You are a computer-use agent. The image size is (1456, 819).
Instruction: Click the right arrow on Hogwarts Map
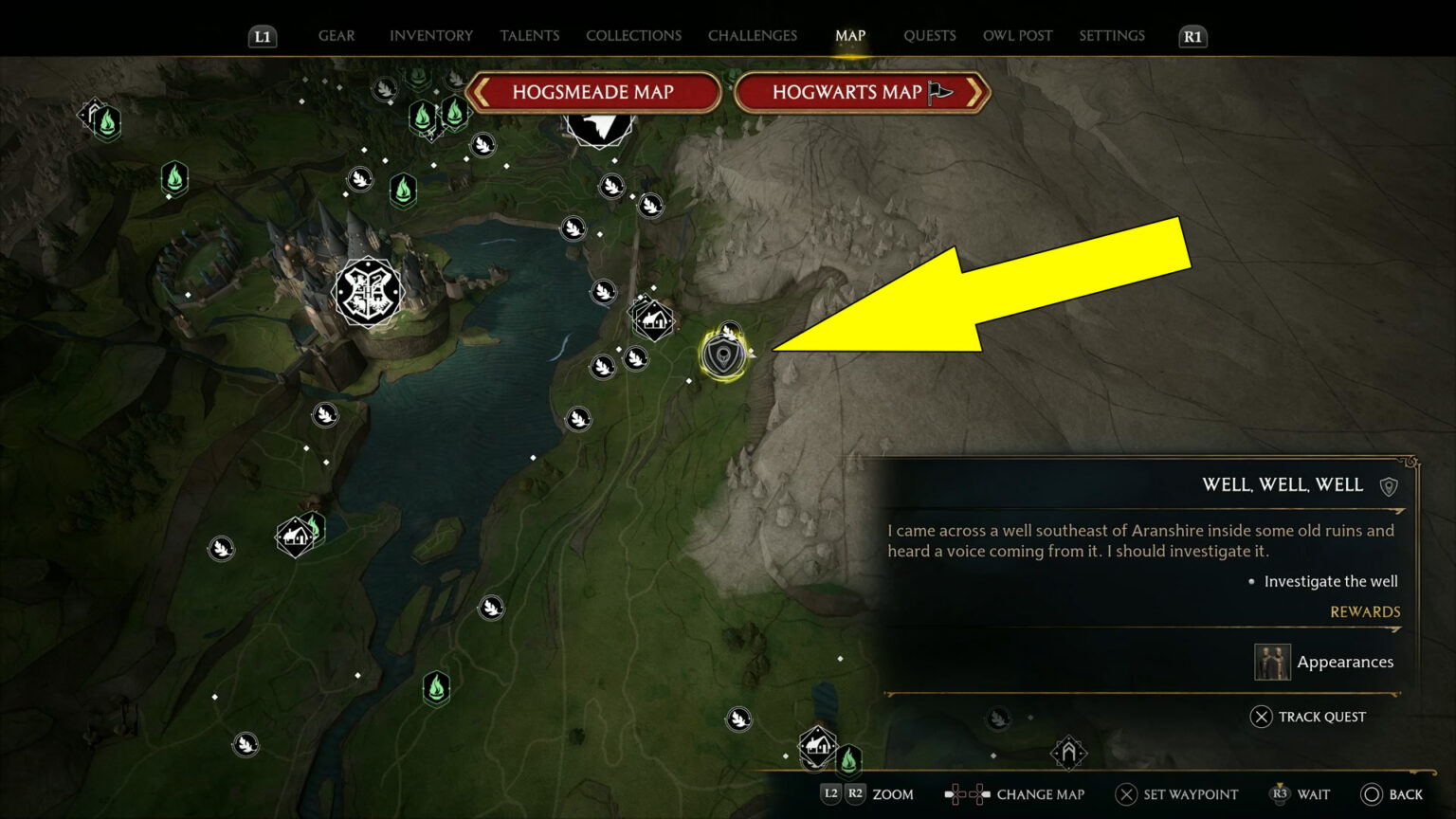click(976, 93)
